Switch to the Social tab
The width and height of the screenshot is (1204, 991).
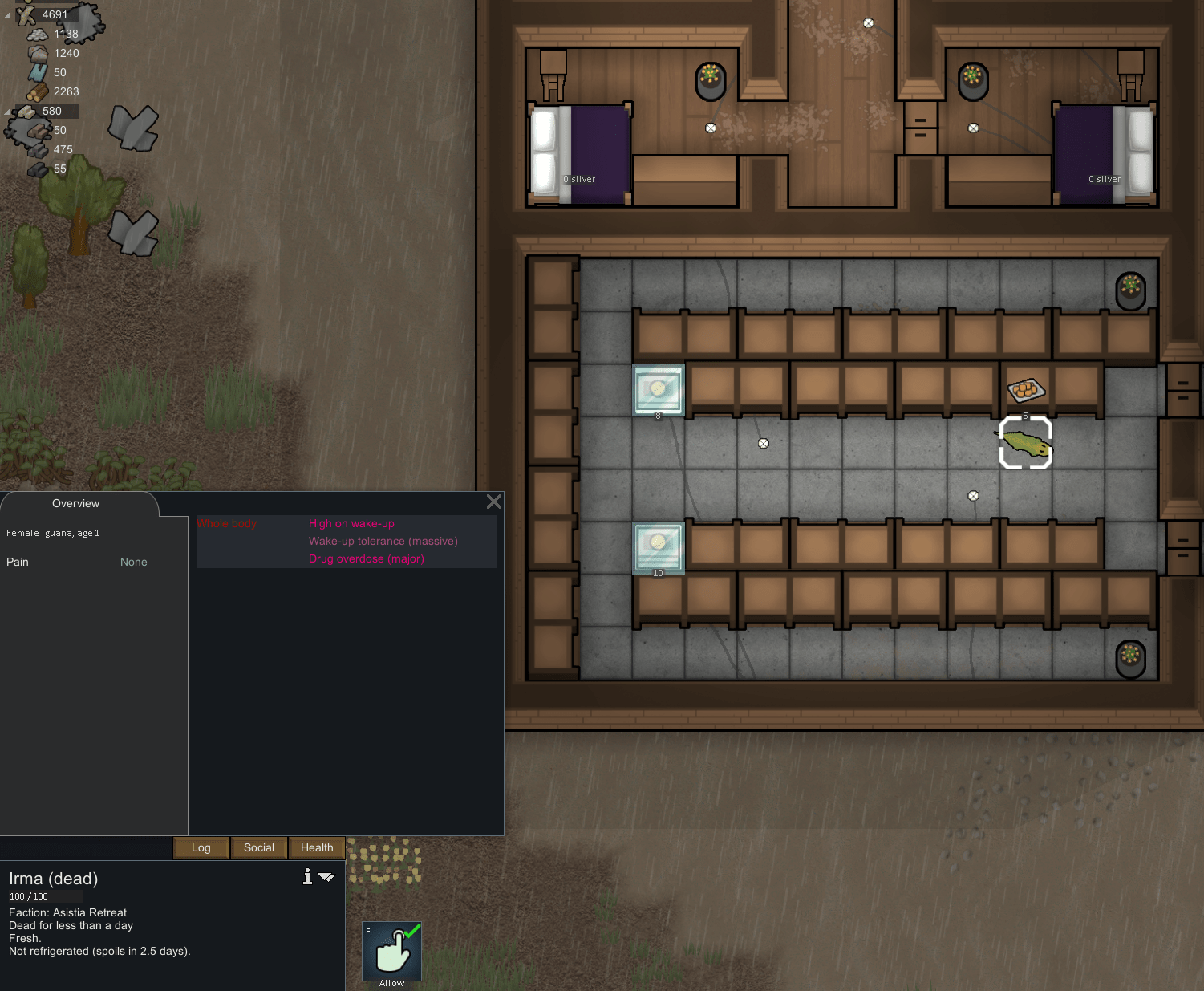click(x=258, y=847)
